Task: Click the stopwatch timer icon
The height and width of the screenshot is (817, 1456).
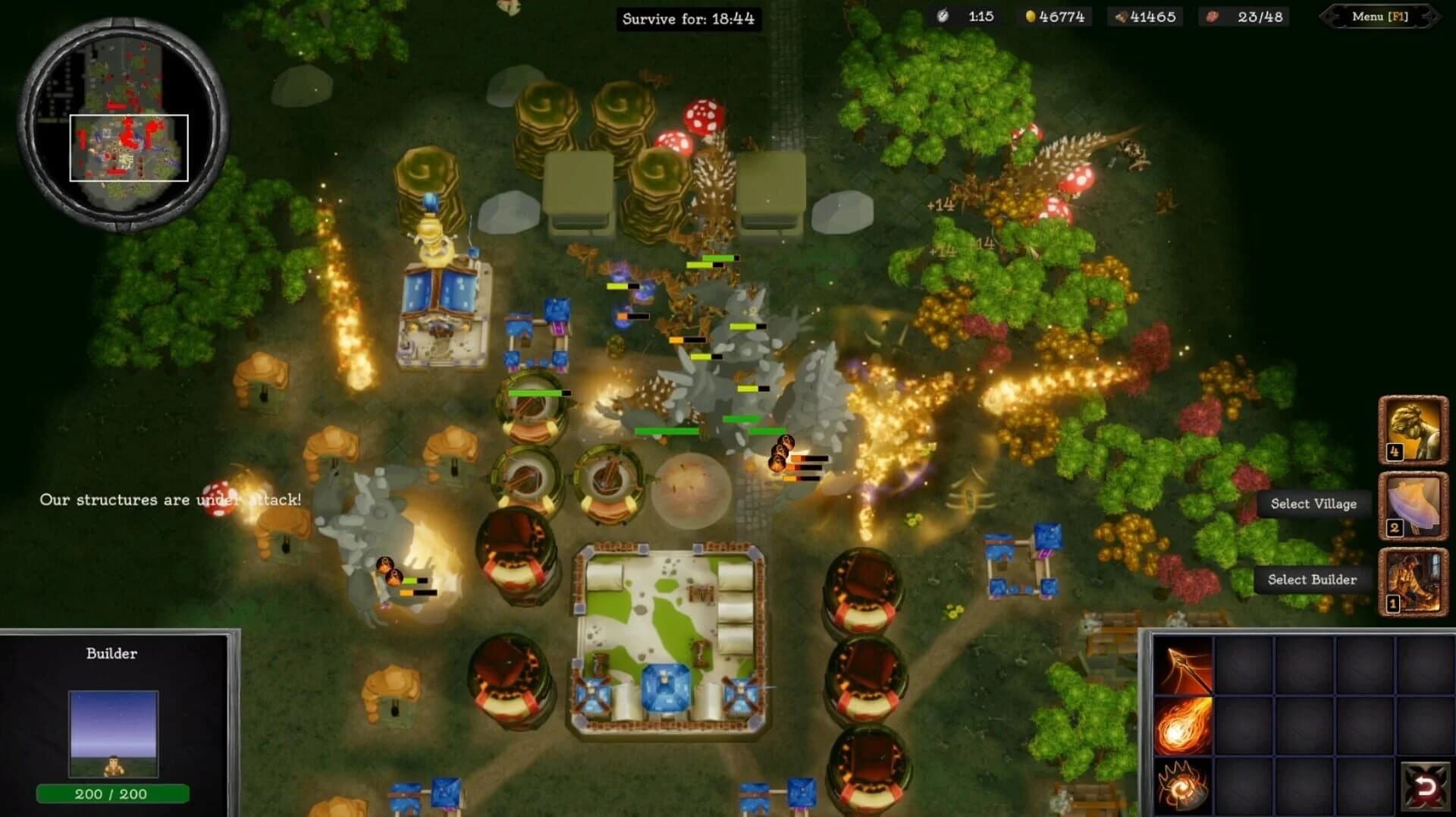Action: 943,16
